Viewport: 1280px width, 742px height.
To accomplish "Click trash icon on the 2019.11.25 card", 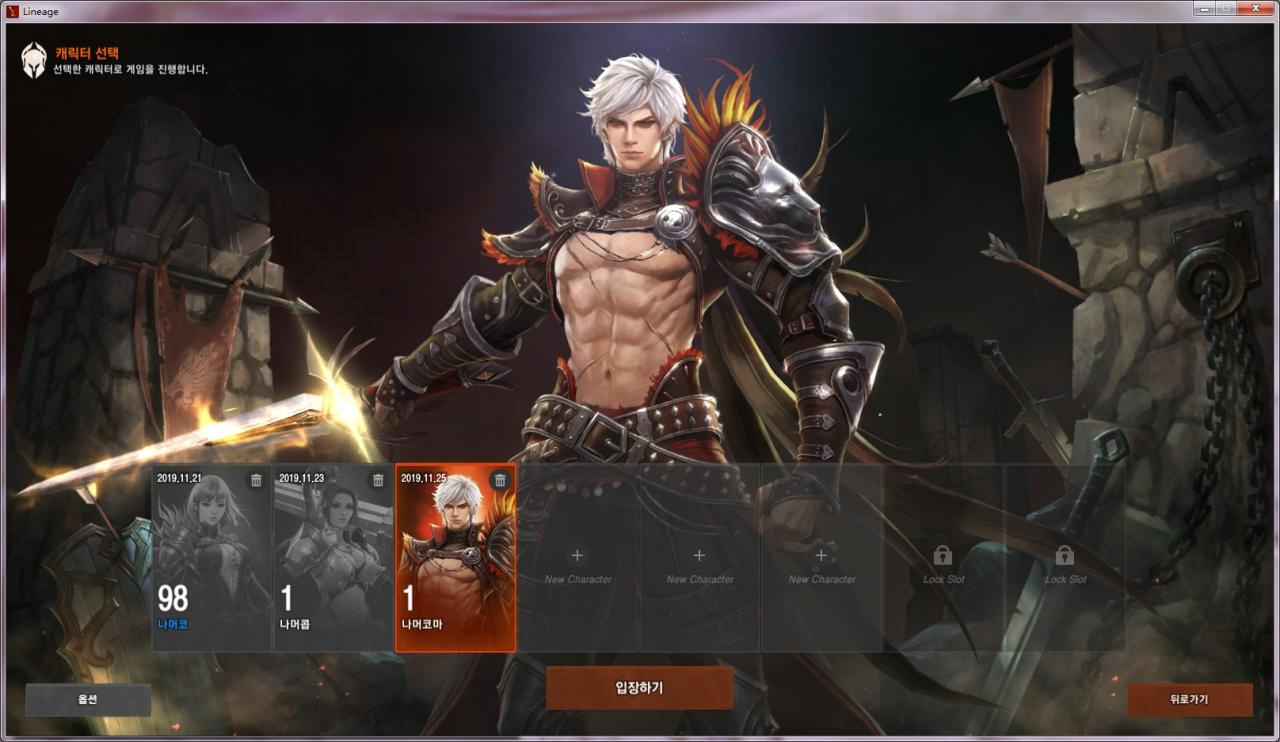I will (x=500, y=480).
